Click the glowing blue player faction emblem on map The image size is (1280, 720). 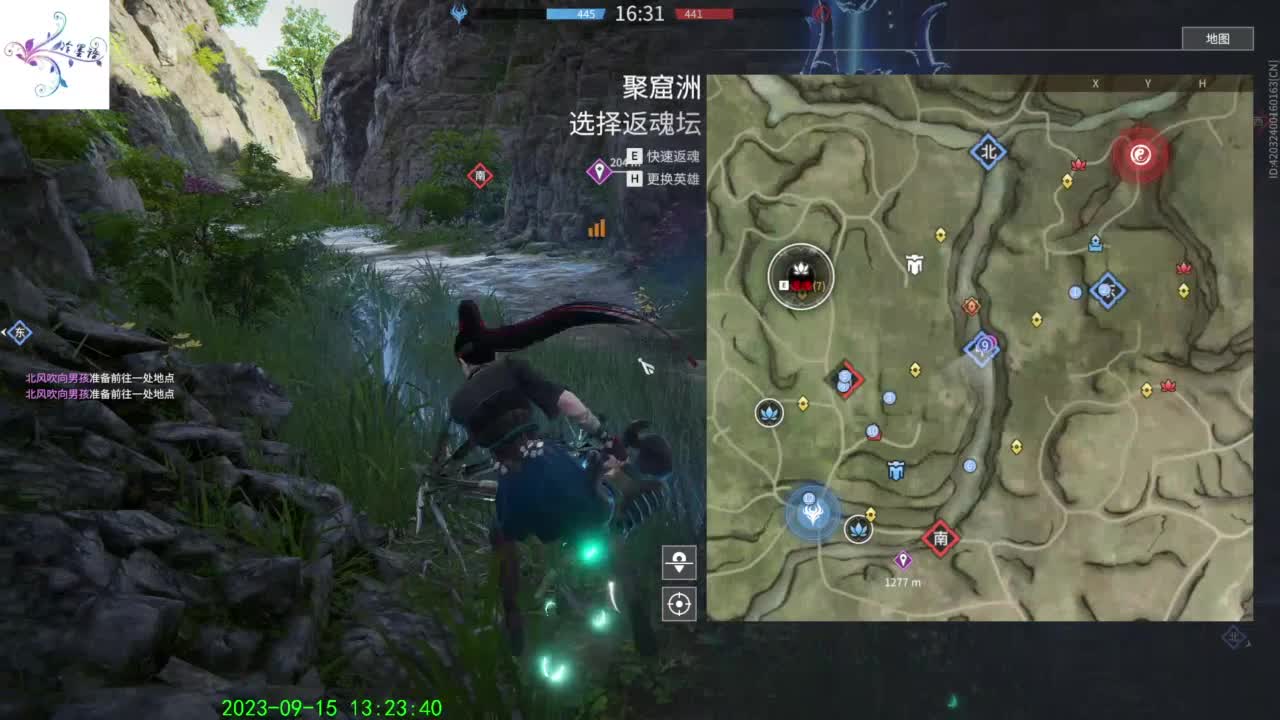[x=813, y=515]
